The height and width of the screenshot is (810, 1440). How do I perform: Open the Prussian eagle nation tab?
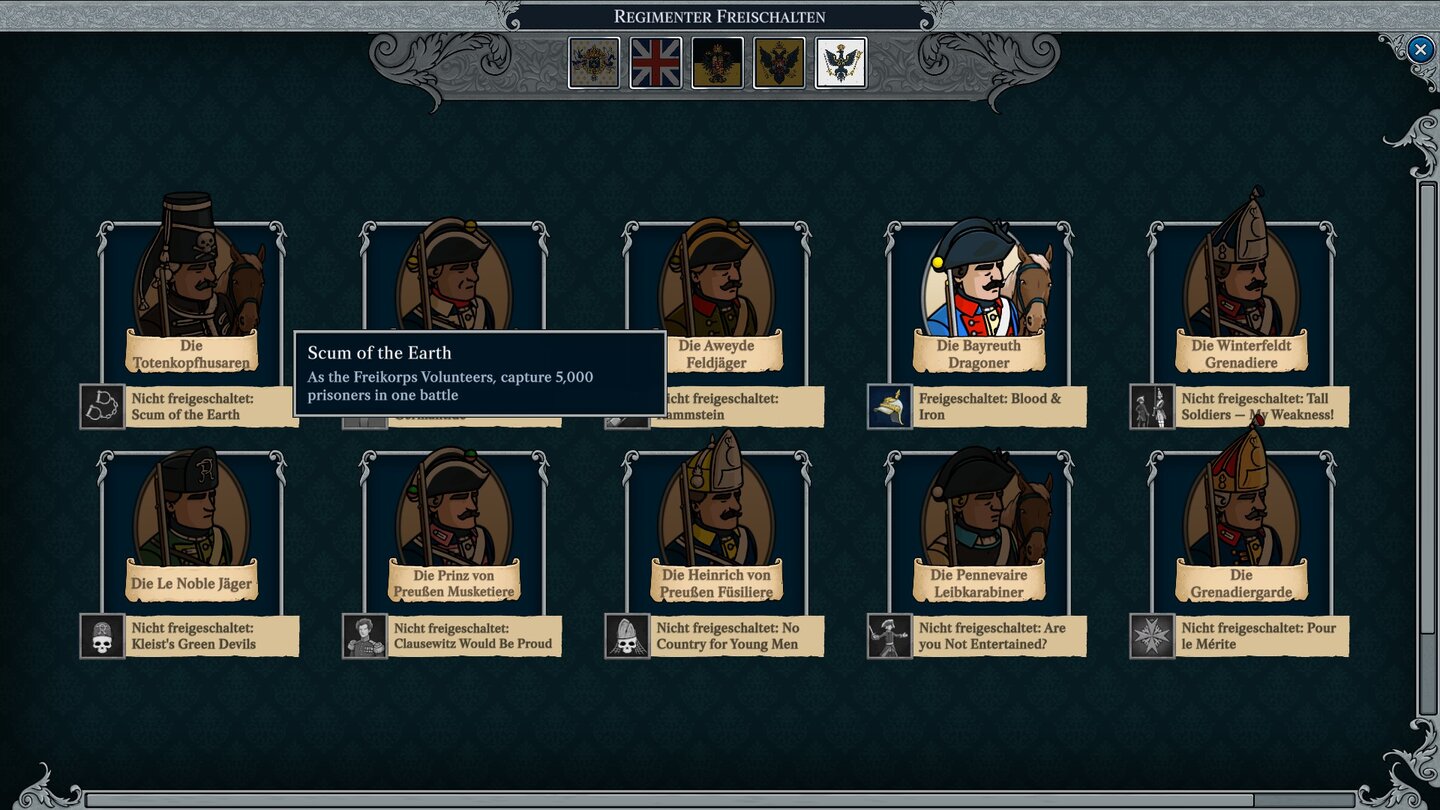[x=840, y=62]
